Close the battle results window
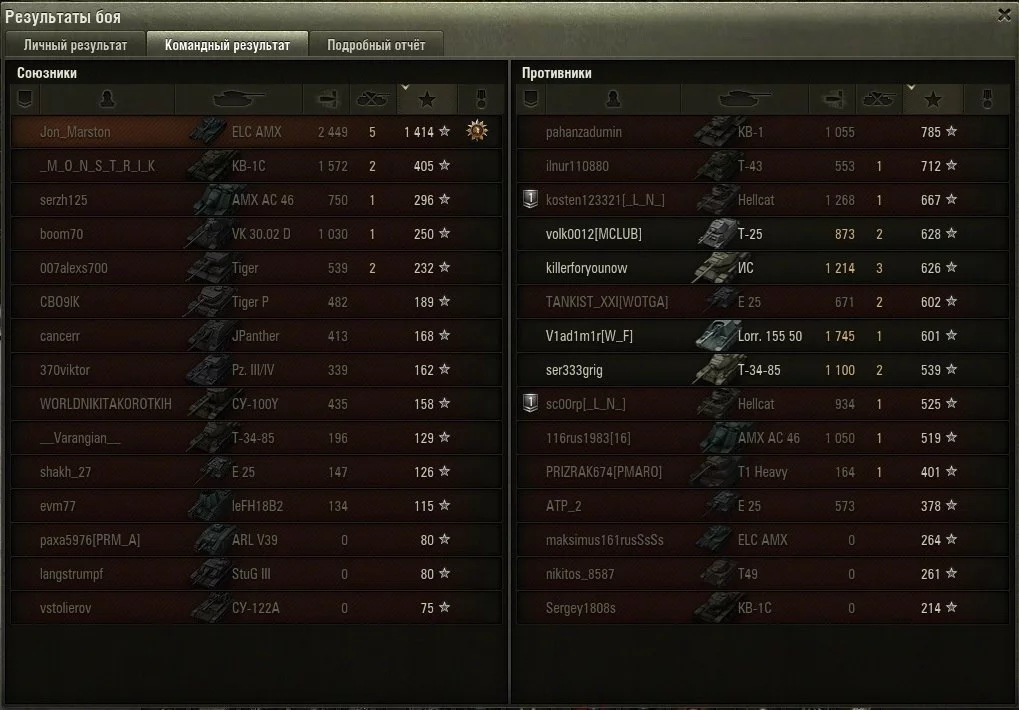1019x710 pixels. (x=1004, y=14)
